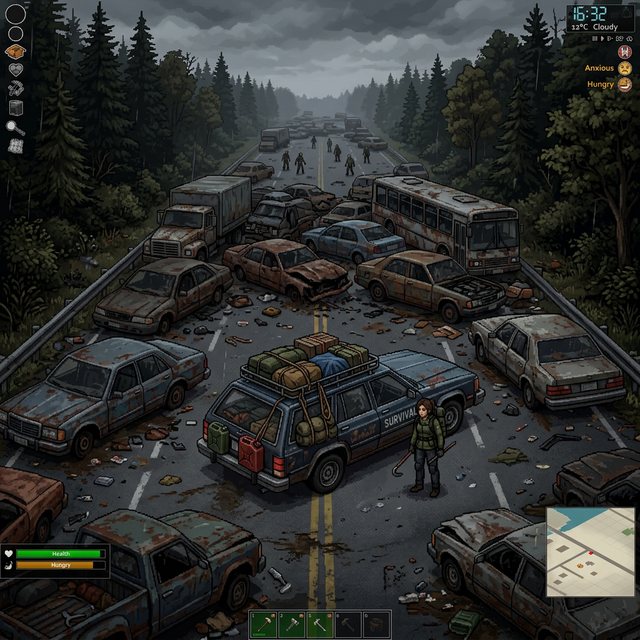
Task: Click the furniture cube icon
Action: [x=15, y=108]
